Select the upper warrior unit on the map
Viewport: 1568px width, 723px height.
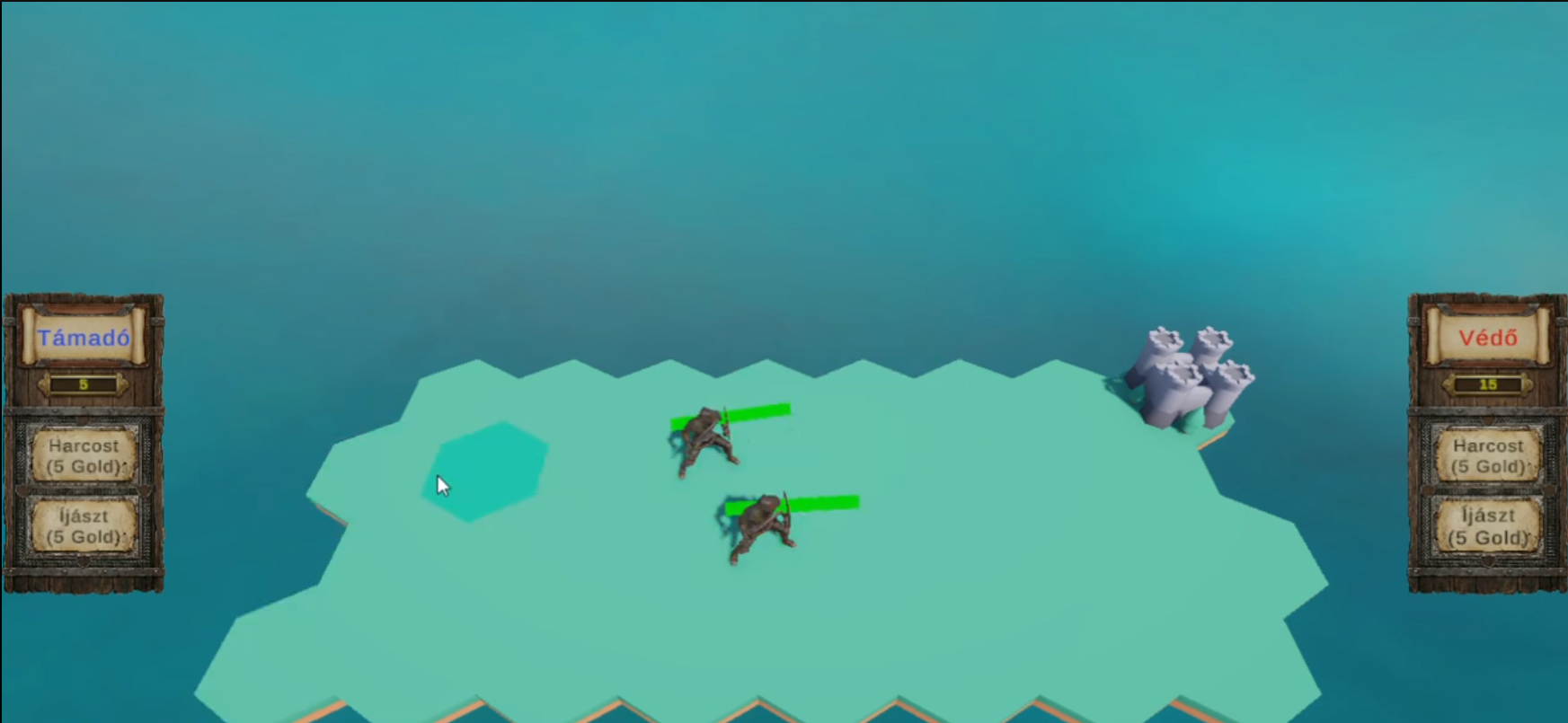tap(704, 440)
